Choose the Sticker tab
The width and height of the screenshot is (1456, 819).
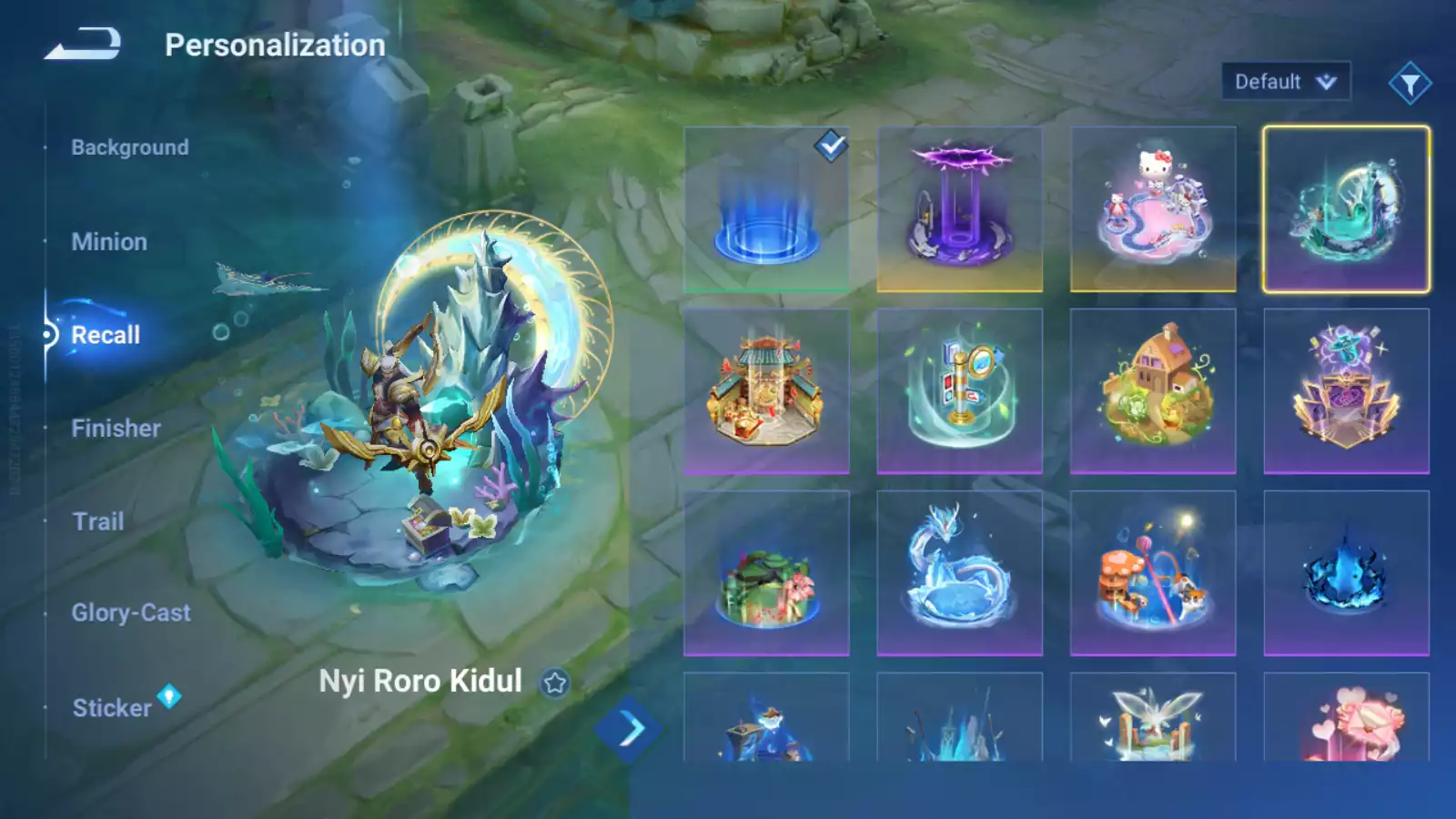112,708
